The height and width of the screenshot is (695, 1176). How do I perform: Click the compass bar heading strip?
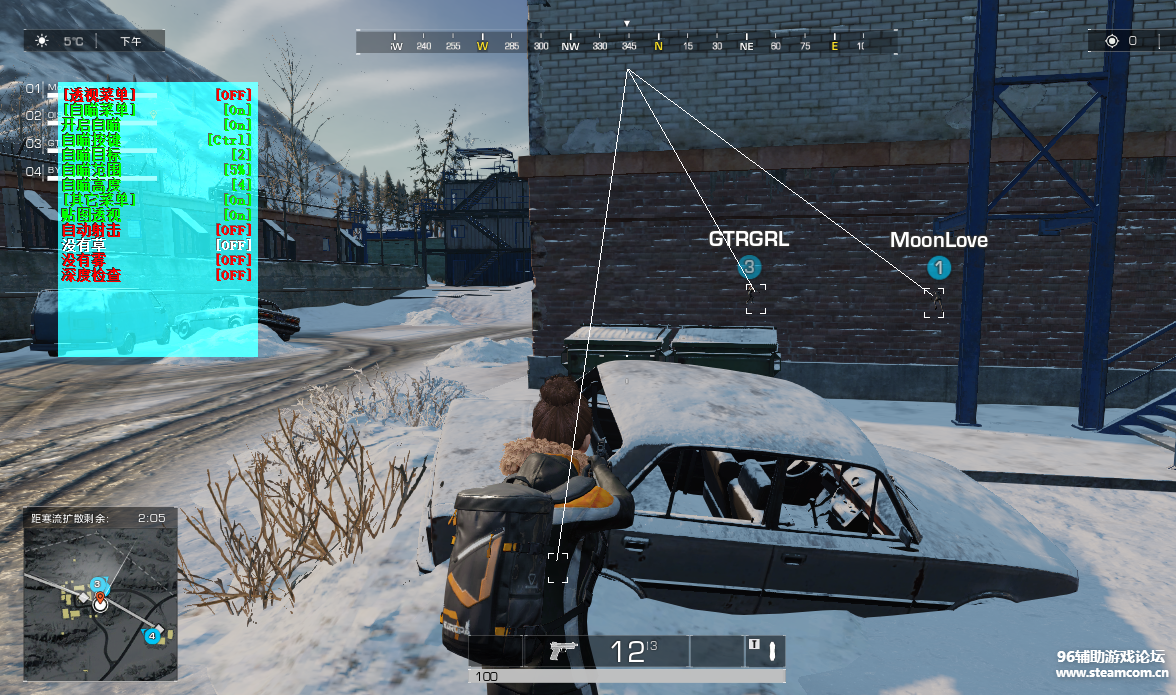[x=627, y=45]
